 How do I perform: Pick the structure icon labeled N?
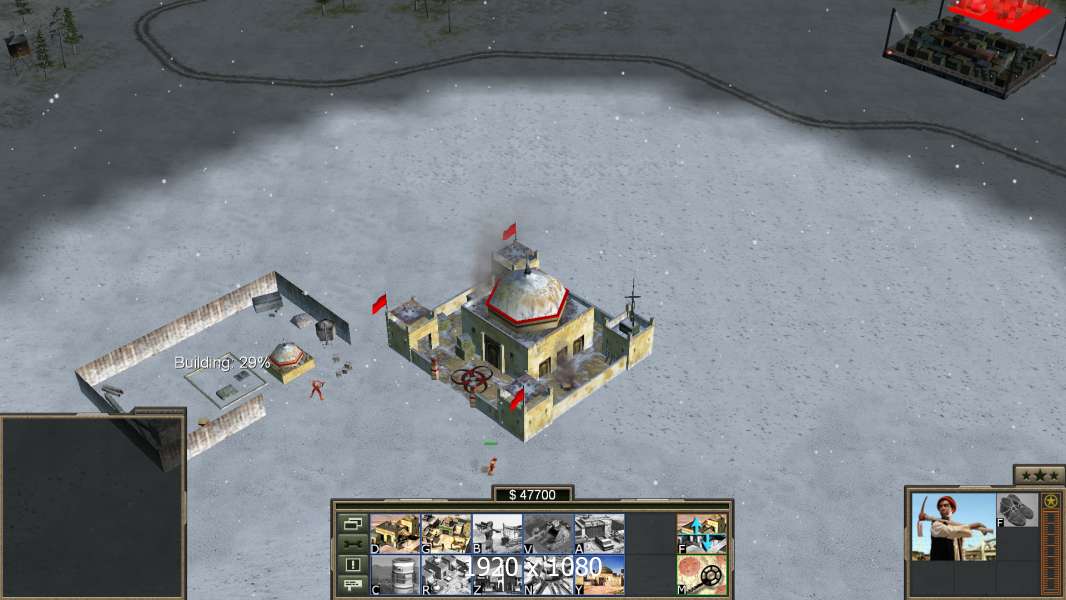click(548, 575)
